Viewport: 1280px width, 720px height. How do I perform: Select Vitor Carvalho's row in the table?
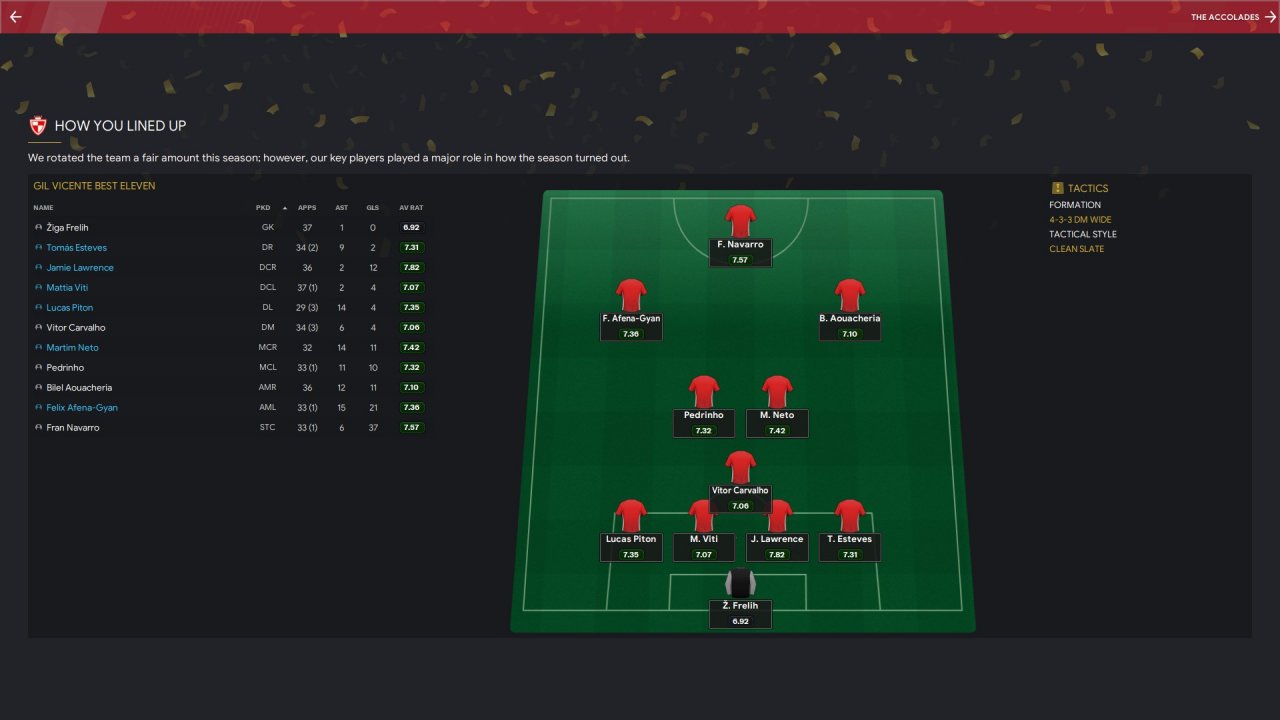76,328
